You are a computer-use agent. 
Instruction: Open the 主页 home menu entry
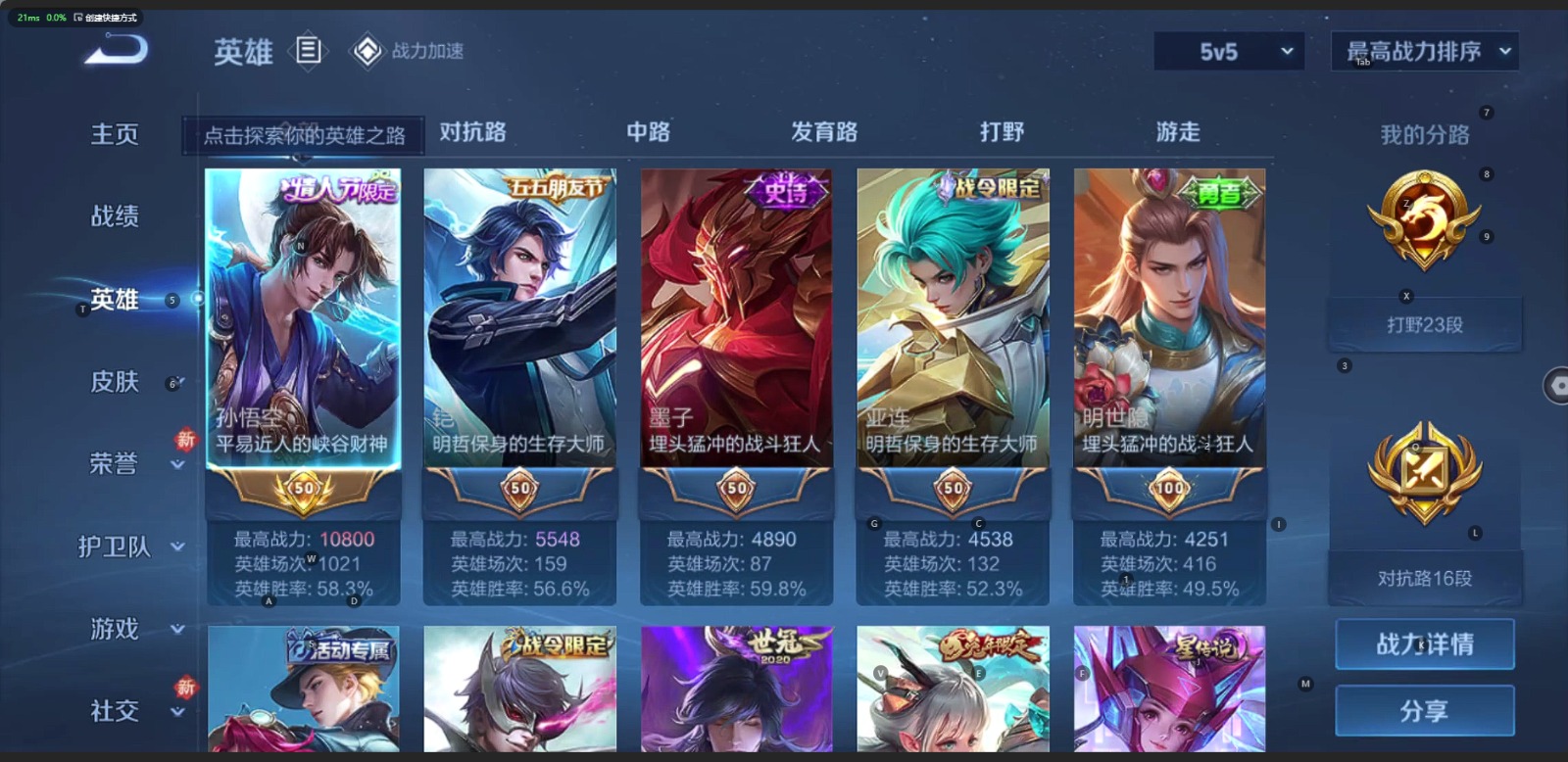pos(115,134)
